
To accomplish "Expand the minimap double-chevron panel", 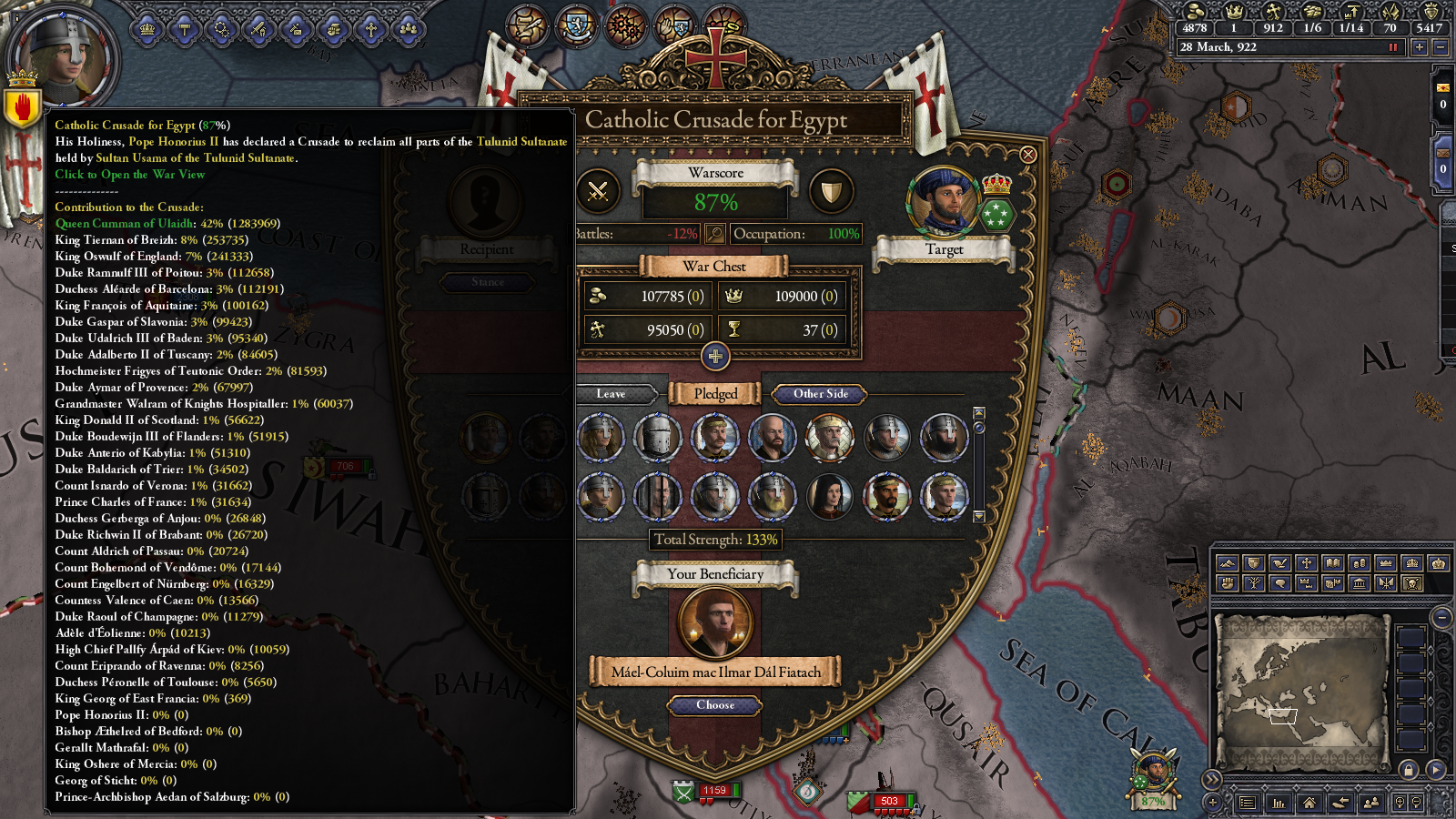I will [x=1211, y=779].
